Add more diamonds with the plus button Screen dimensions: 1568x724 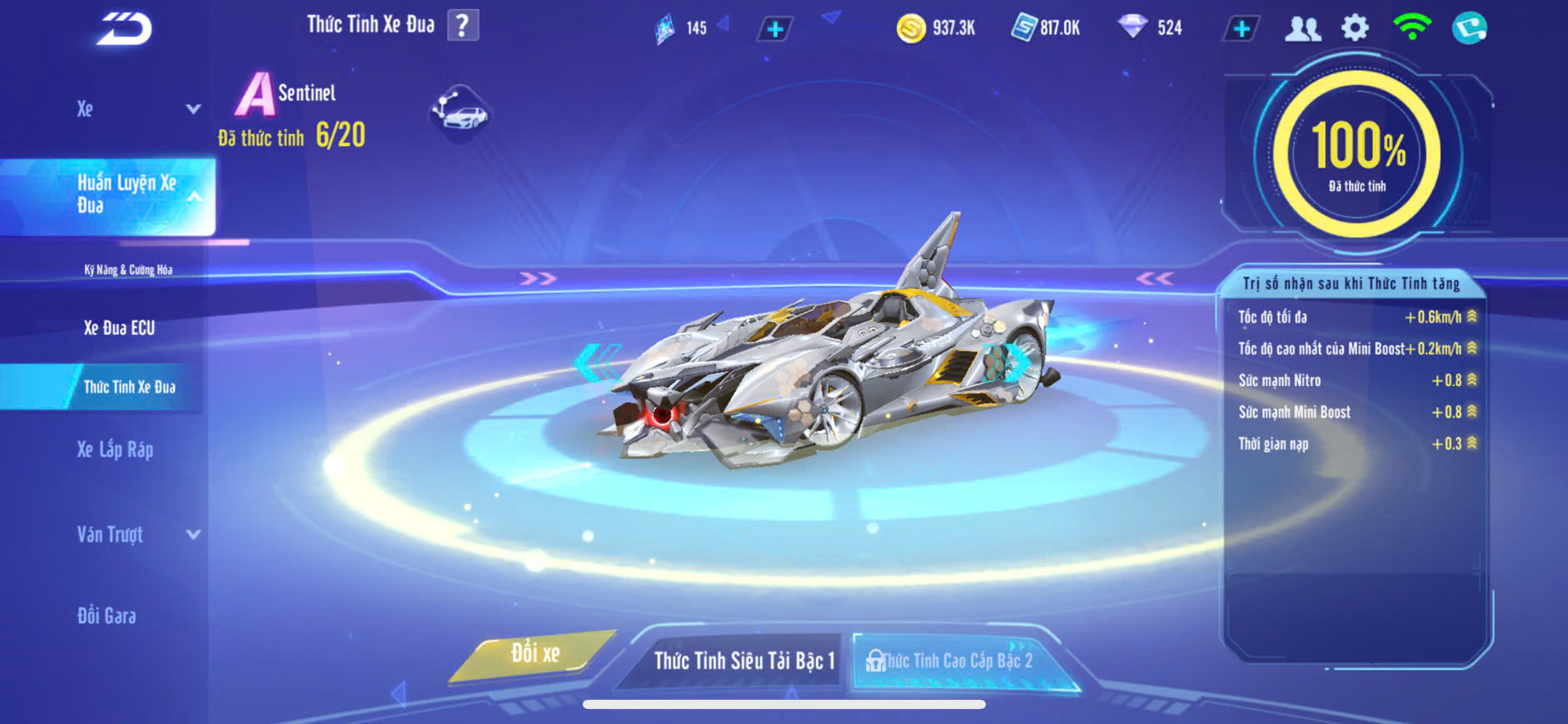click(x=1242, y=28)
